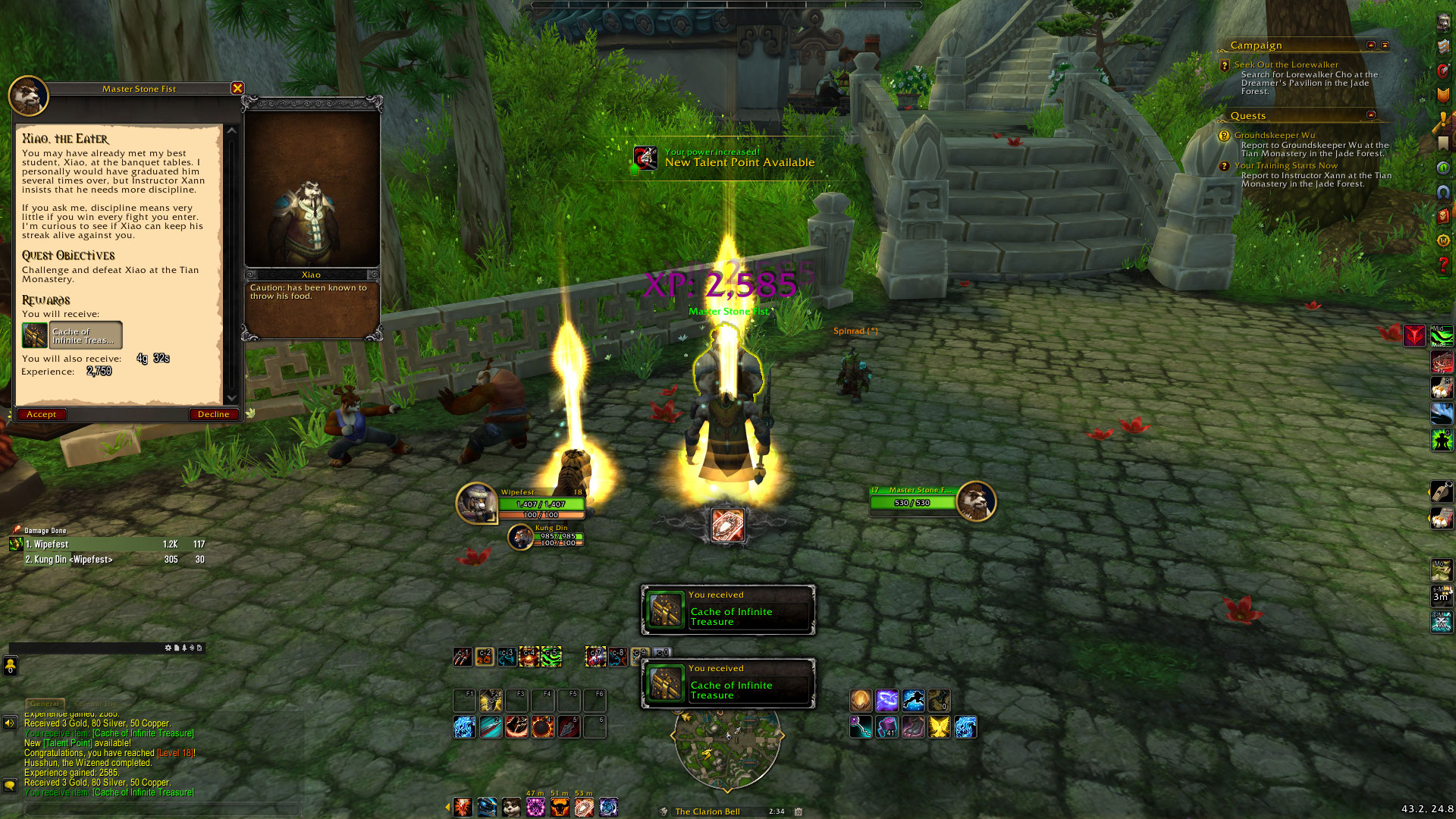Click the Wipefest player portrait
Image resolution: width=1456 pixels, height=819 pixels.
477,503
